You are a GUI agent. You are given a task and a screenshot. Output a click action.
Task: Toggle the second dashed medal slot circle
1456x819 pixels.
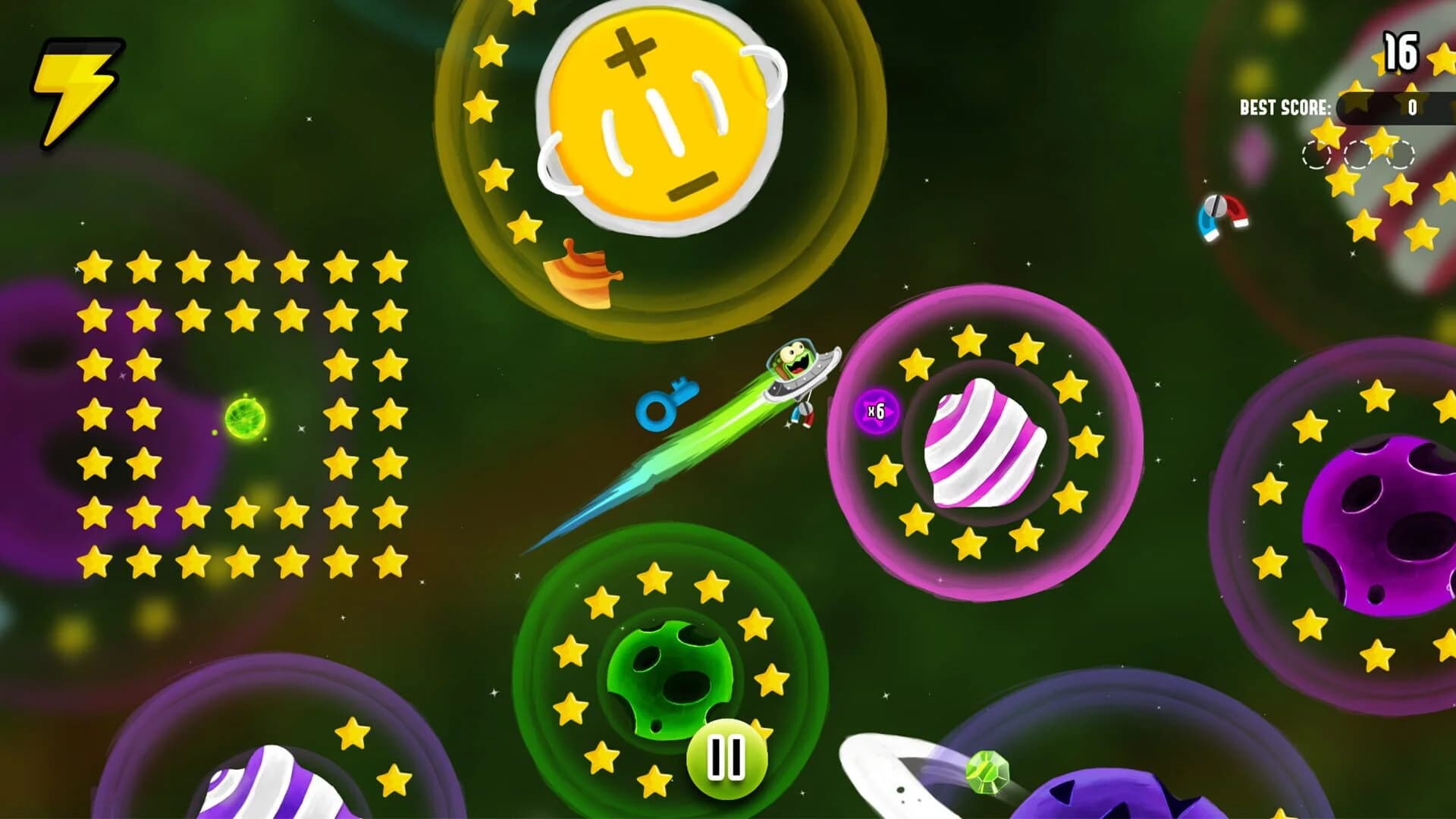tap(1357, 155)
